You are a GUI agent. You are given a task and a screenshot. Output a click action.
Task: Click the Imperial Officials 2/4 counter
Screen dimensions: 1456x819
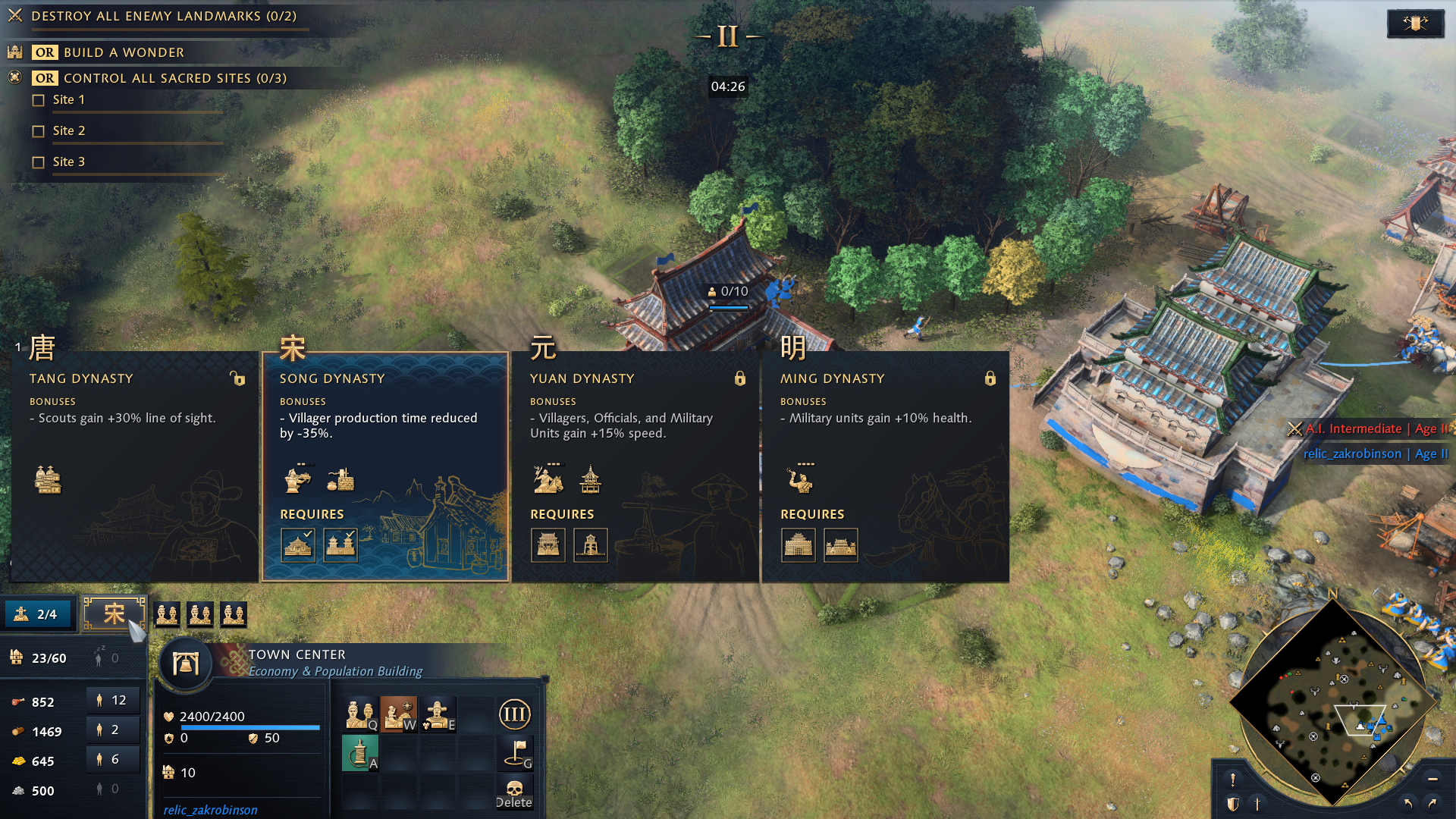click(x=38, y=614)
